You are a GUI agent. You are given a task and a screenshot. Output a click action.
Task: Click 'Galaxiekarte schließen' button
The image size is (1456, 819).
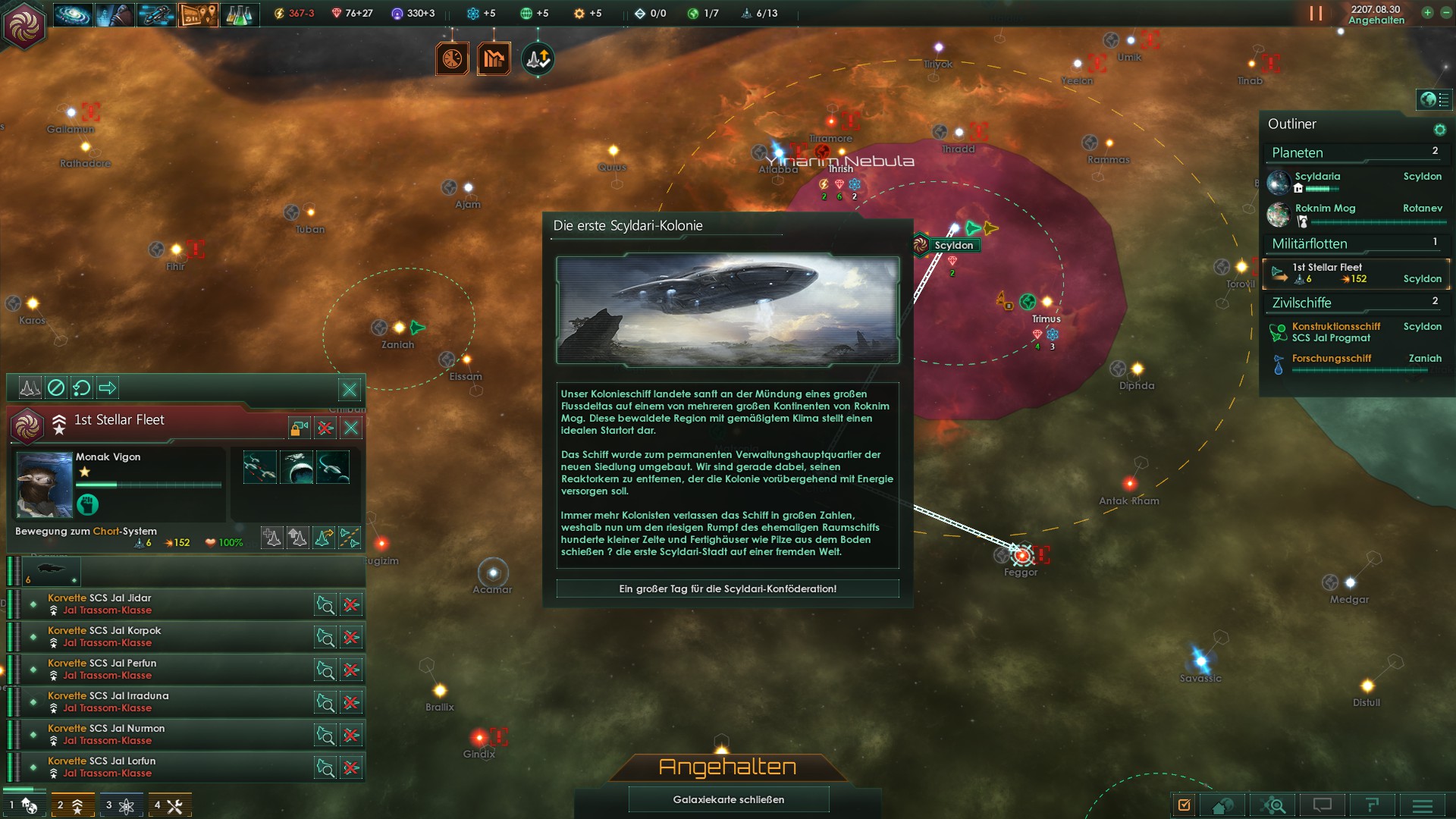pos(728,799)
